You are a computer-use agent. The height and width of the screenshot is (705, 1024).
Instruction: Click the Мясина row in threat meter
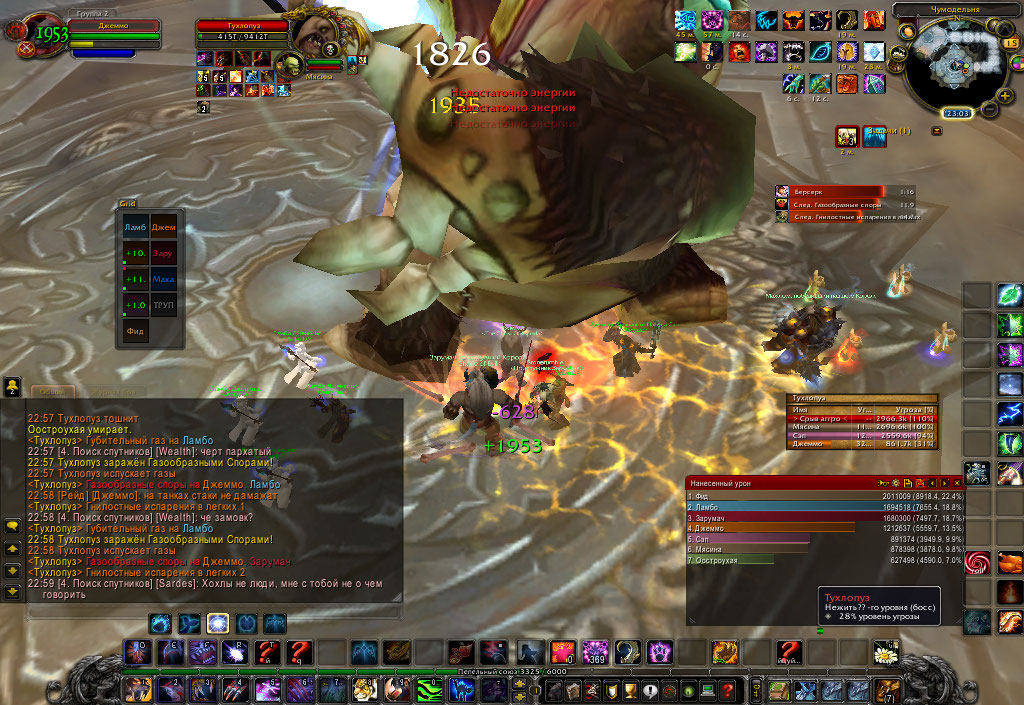coord(860,425)
